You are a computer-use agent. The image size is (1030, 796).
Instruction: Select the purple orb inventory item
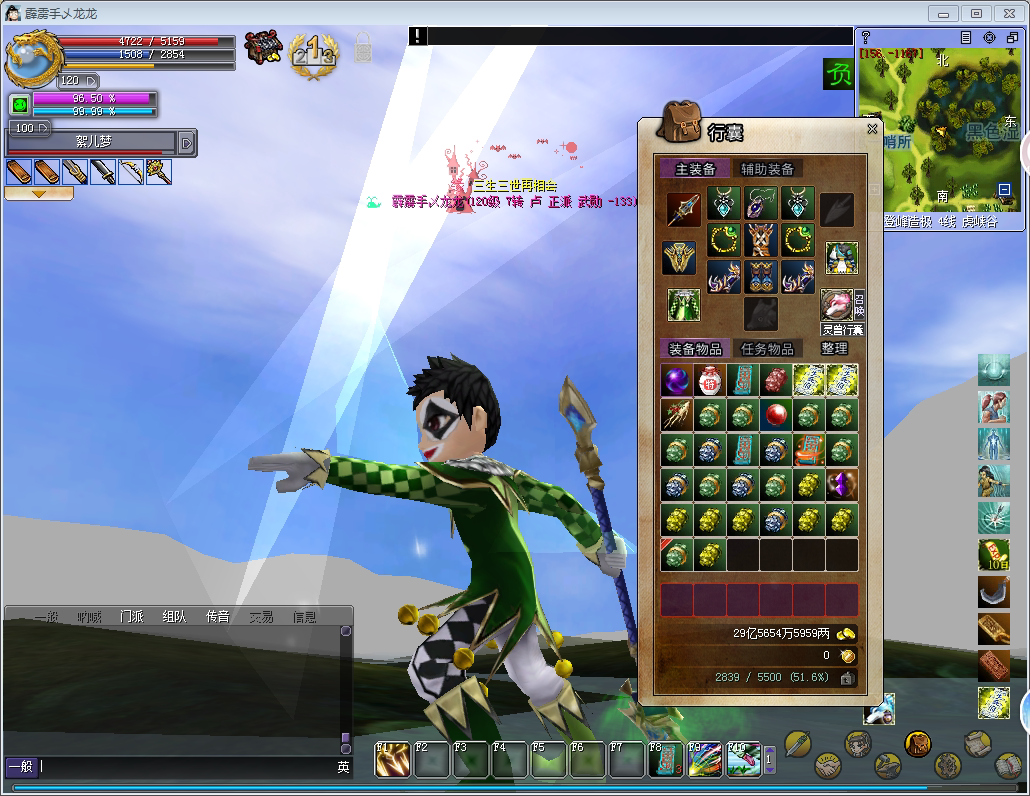[x=676, y=381]
